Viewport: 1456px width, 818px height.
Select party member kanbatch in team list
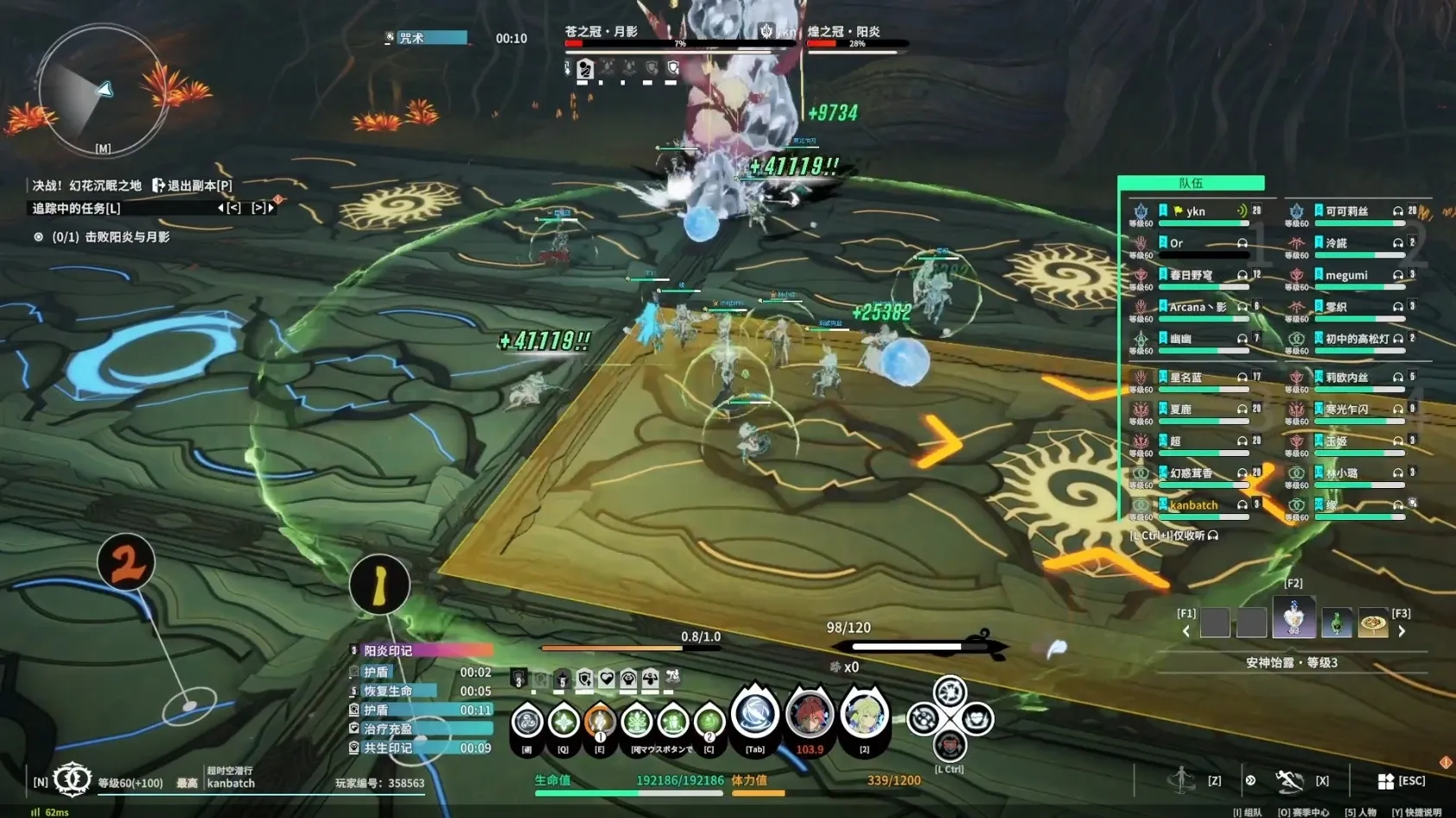click(1193, 505)
